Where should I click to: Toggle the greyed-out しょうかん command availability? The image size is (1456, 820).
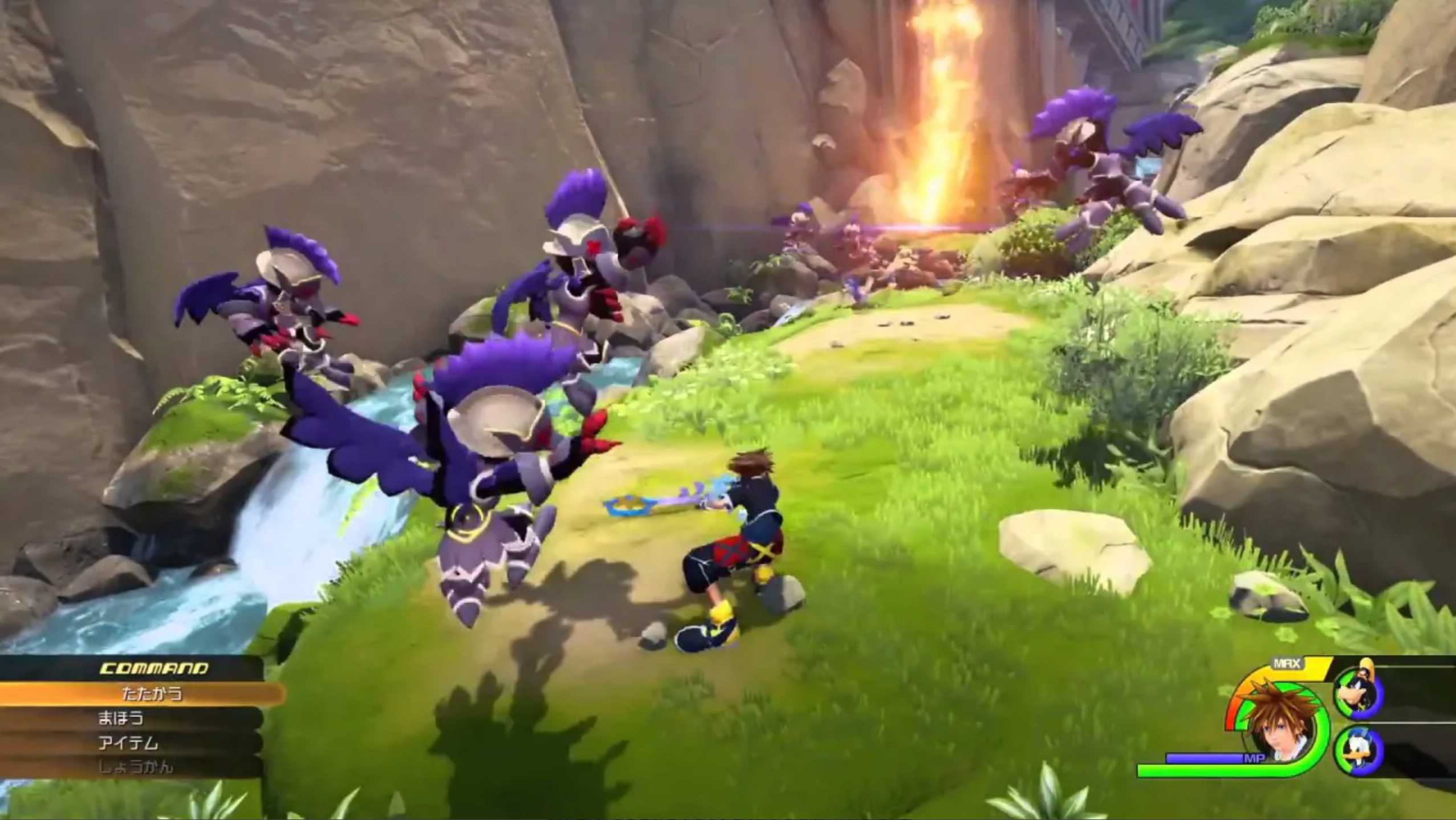coord(136,767)
